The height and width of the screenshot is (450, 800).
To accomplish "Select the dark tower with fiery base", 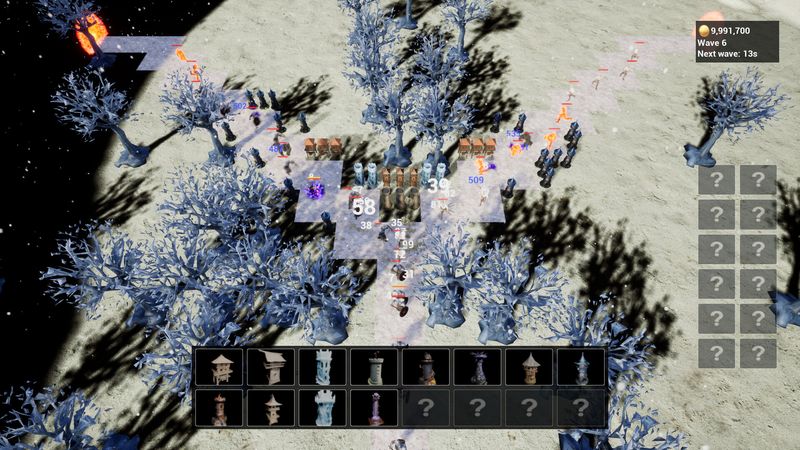I will click(426, 367).
